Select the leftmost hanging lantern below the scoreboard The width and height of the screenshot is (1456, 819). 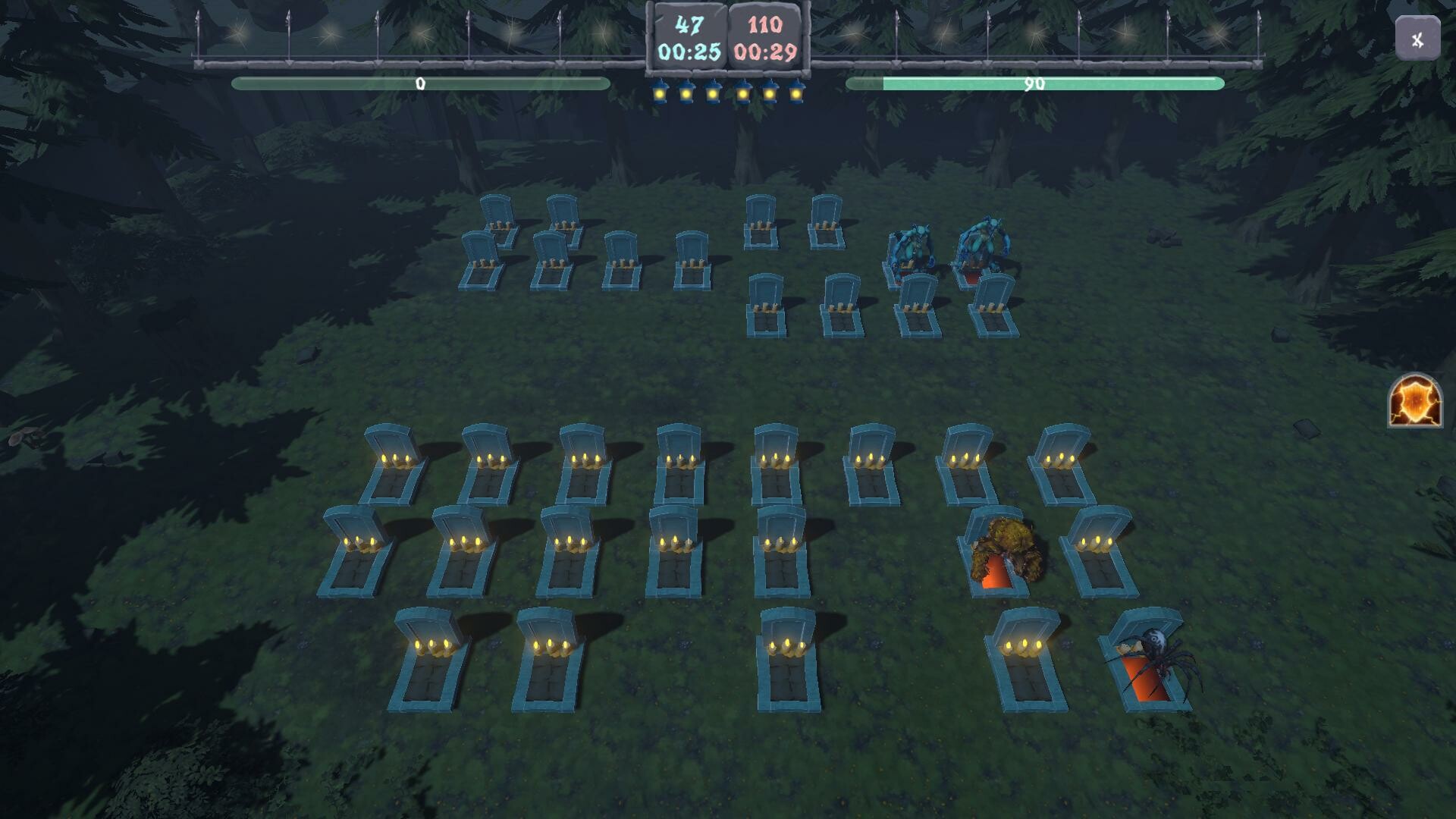tap(660, 91)
